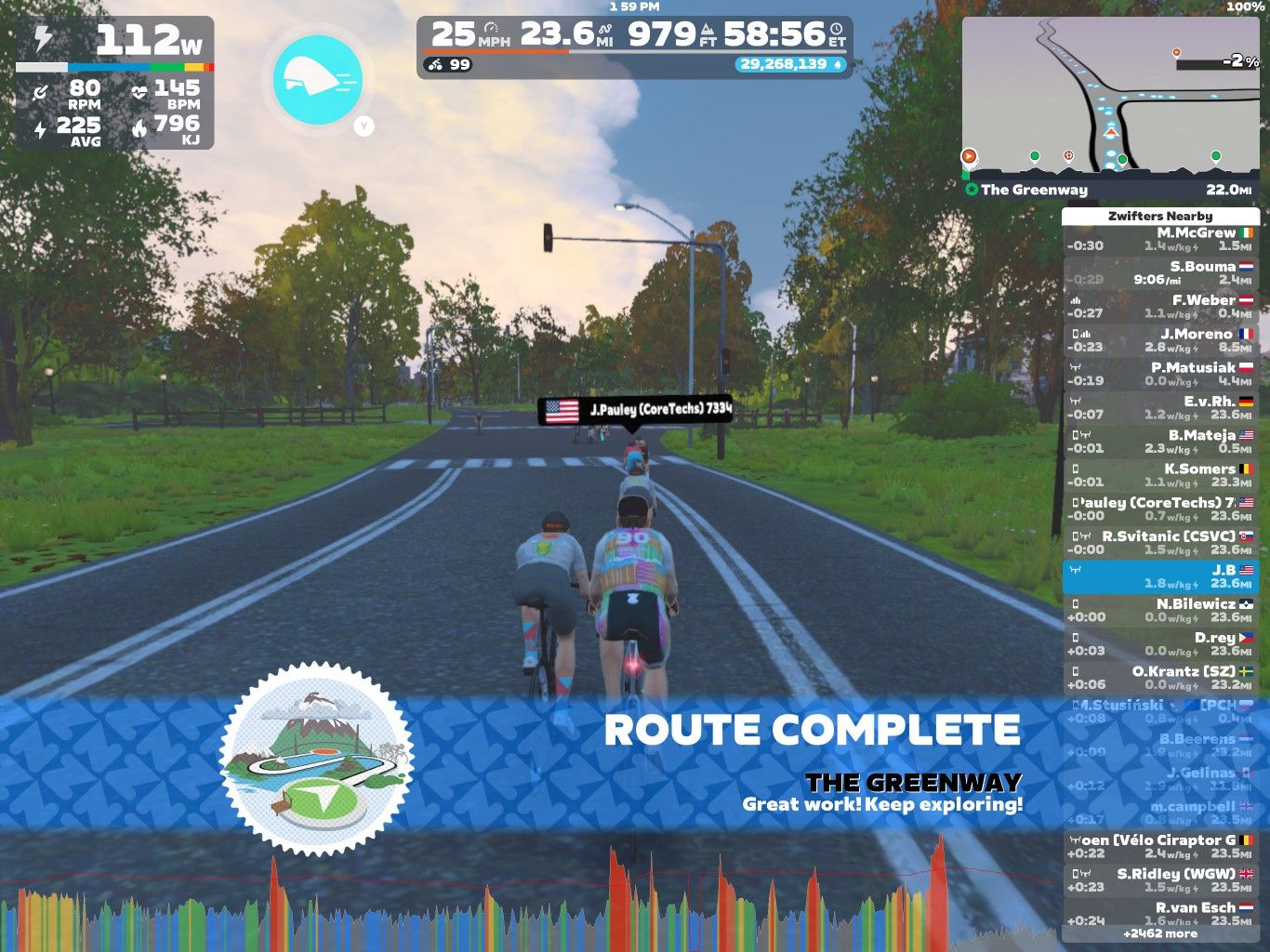This screenshot has width=1270, height=952.
Task: Select the flame icon next to 796 KJ
Action: pos(139,130)
